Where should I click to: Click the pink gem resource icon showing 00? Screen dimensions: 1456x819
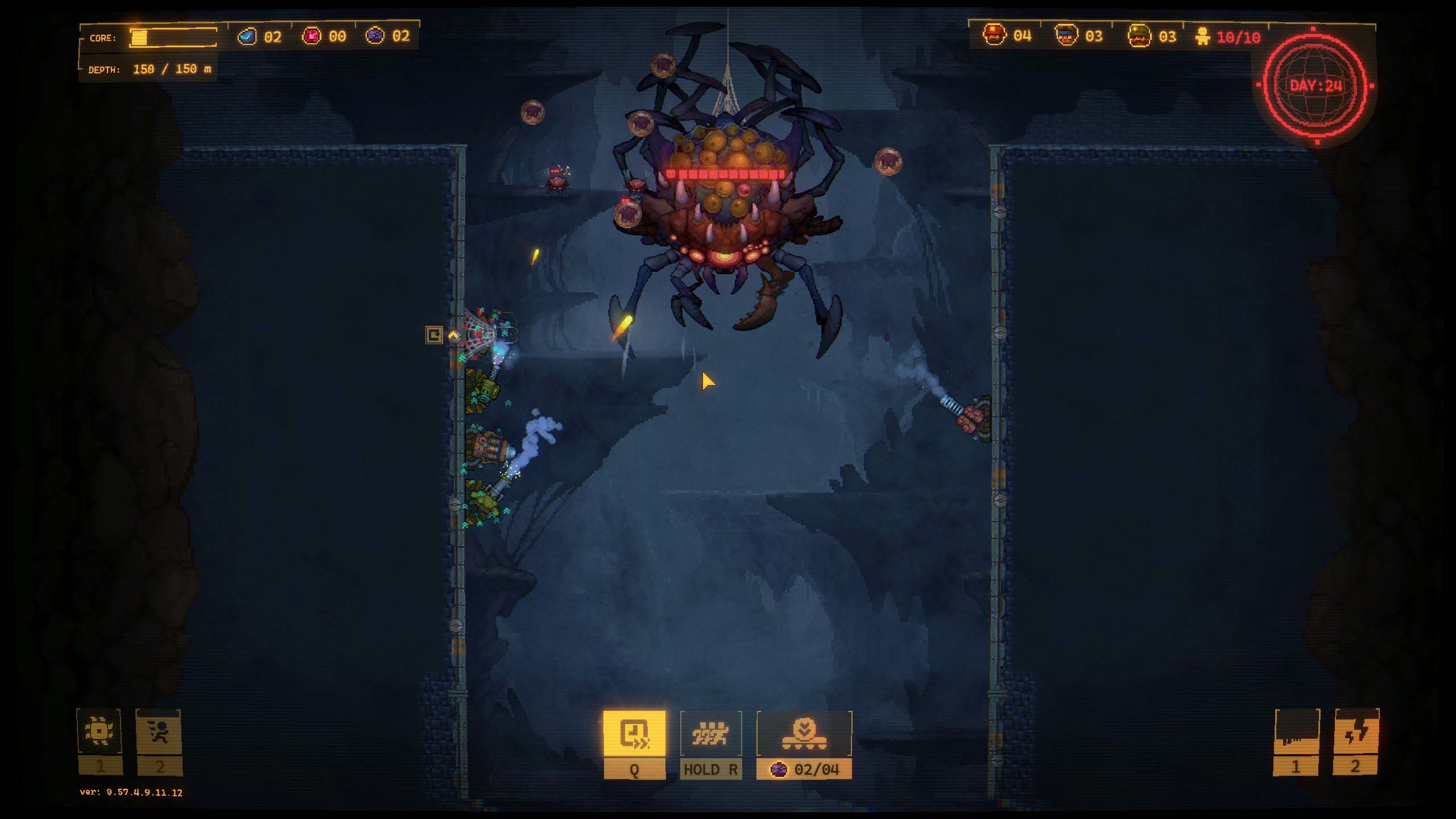312,36
